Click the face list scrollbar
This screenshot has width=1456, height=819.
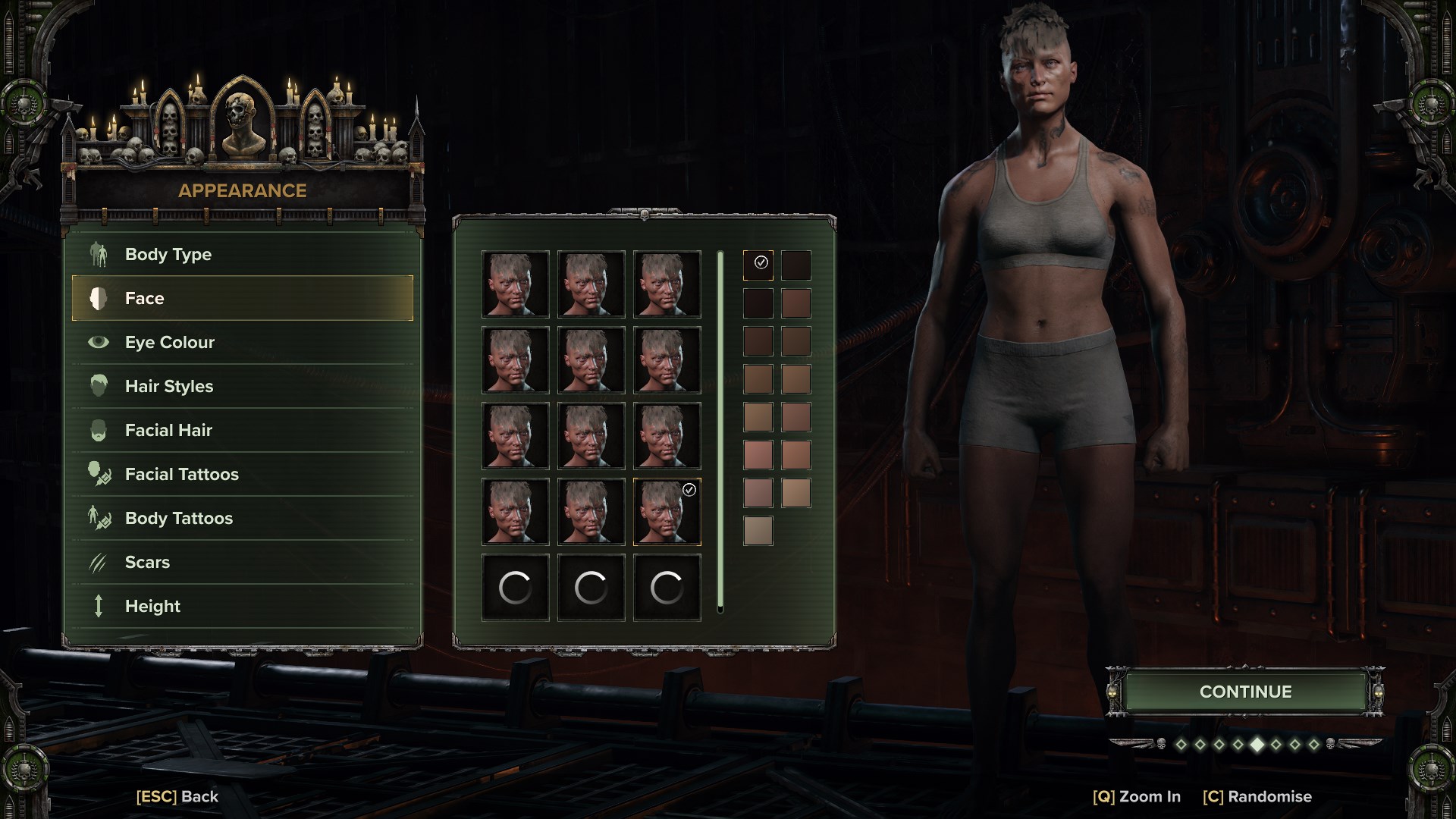pyautogui.click(x=720, y=431)
